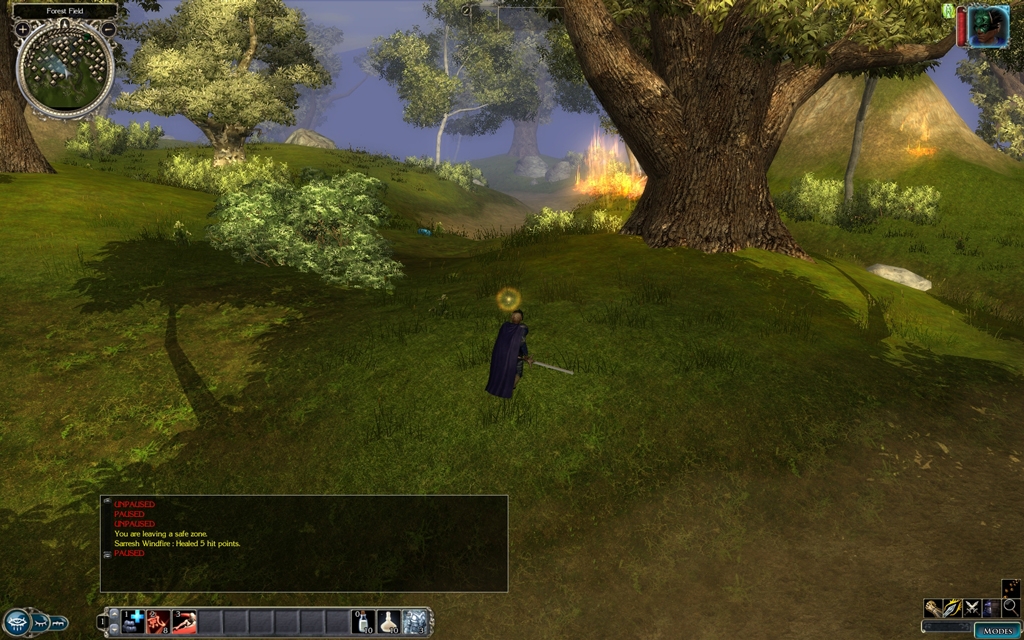Screen dimensions: 1024x640
Task: Use the white bottle potion hotbar slot
Action: (364, 622)
